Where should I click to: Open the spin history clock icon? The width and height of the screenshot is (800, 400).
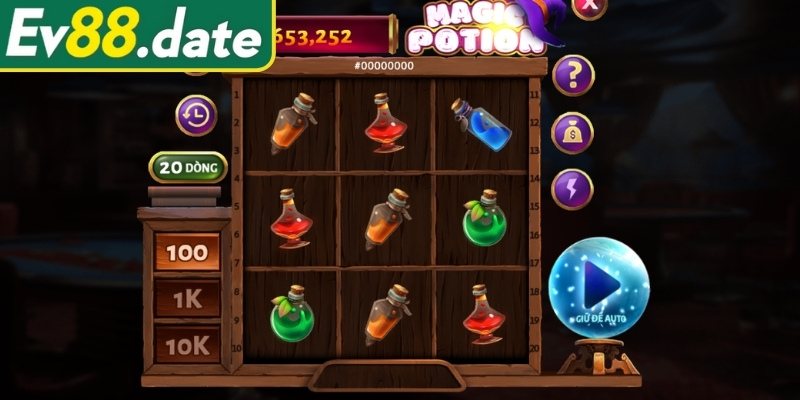197,116
